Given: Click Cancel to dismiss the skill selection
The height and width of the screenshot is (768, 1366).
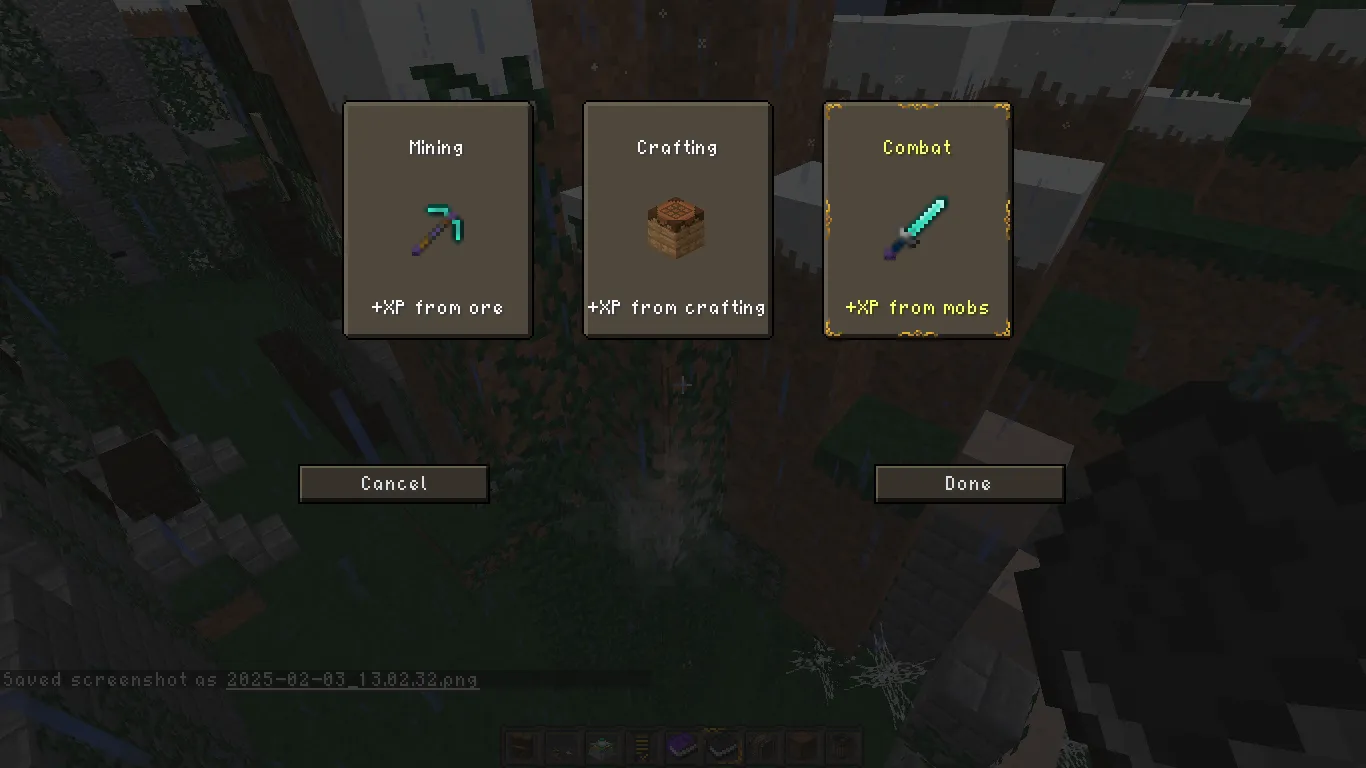Looking at the screenshot, I should tap(393, 483).
